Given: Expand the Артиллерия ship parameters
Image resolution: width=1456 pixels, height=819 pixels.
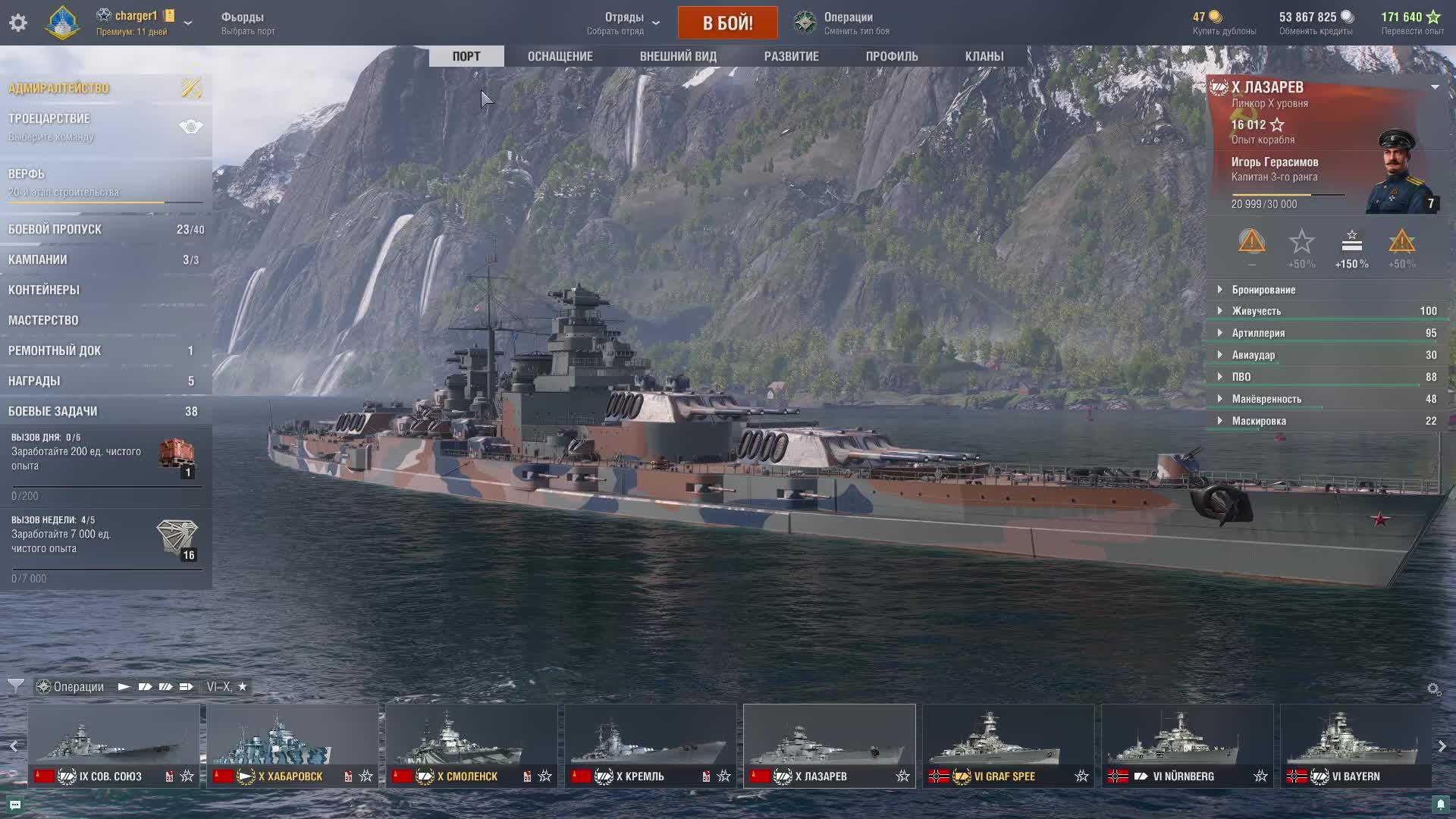Looking at the screenshot, I should pos(1257,333).
